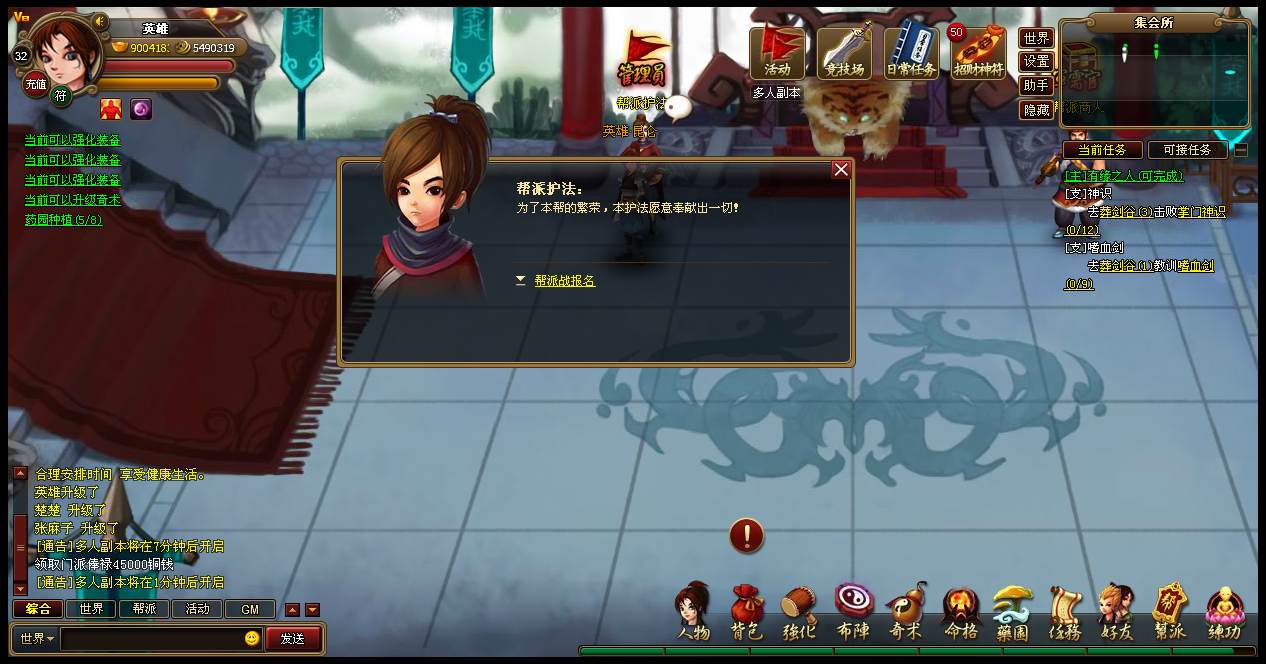Open the 活动 events icon
Screen dimensions: 1266x664
coord(777,53)
